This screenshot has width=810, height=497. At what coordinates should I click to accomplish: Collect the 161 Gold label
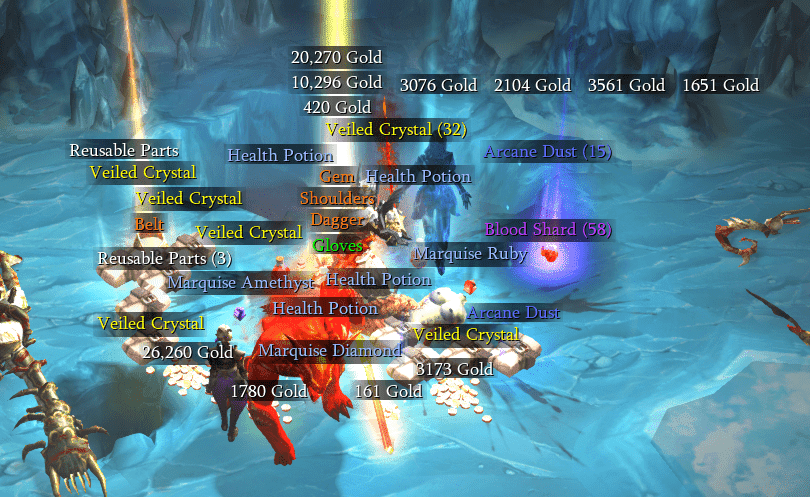pyautogui.click(x=388, y=391)
